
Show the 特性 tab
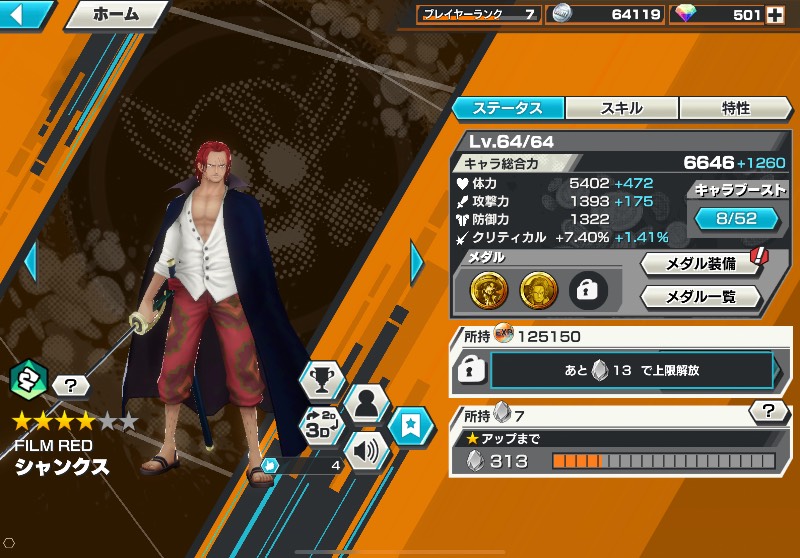(x=735, y=108)
